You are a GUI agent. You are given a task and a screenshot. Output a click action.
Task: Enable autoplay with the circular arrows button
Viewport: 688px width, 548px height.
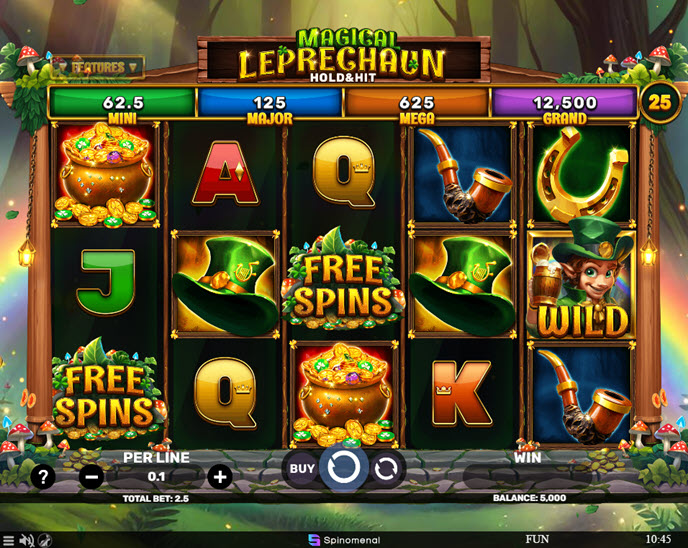[x=386, y=467]
